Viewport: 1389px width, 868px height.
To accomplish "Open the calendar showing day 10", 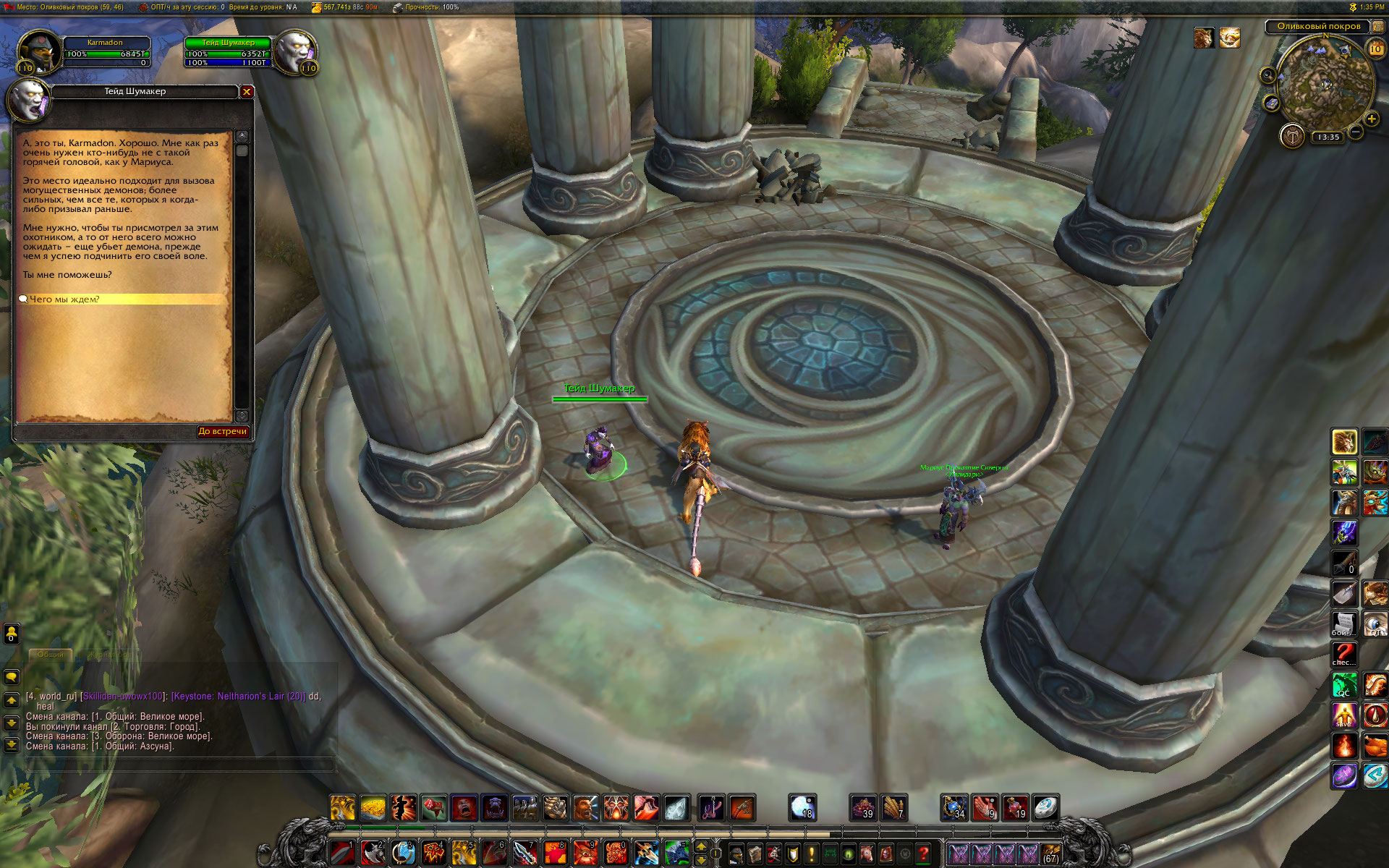I will pos(1375,49).
